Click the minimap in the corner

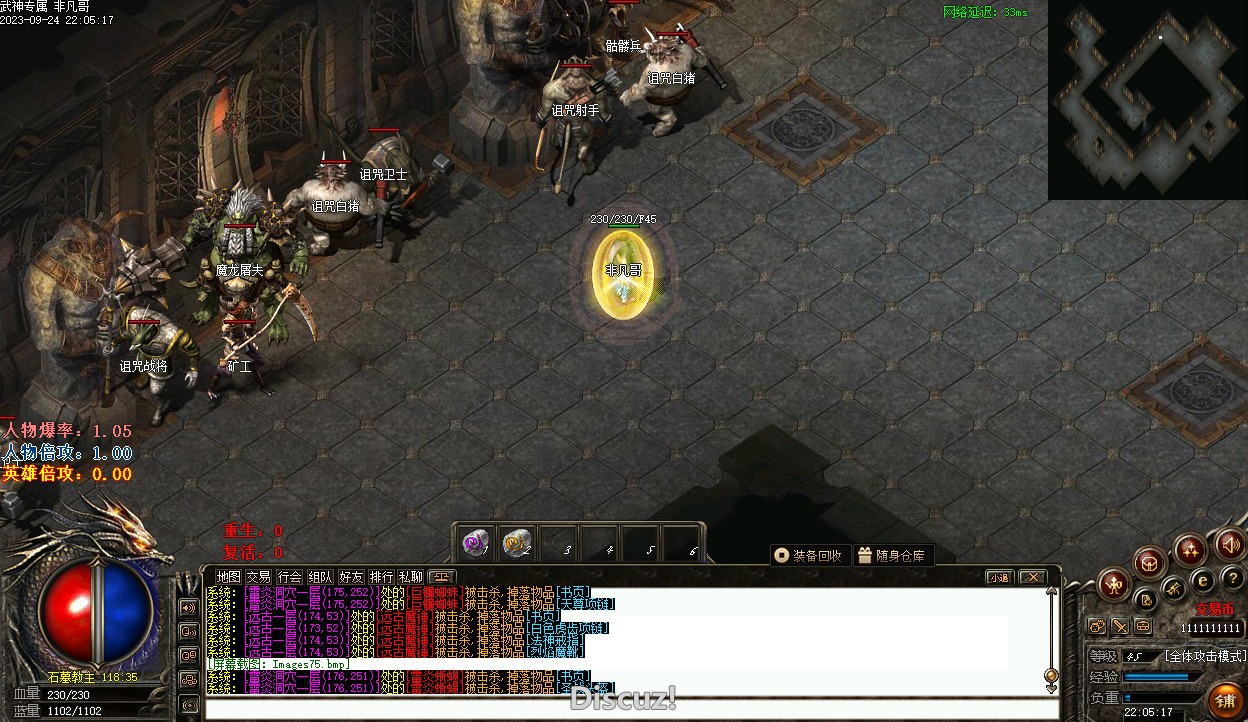tap(1148, 100)
